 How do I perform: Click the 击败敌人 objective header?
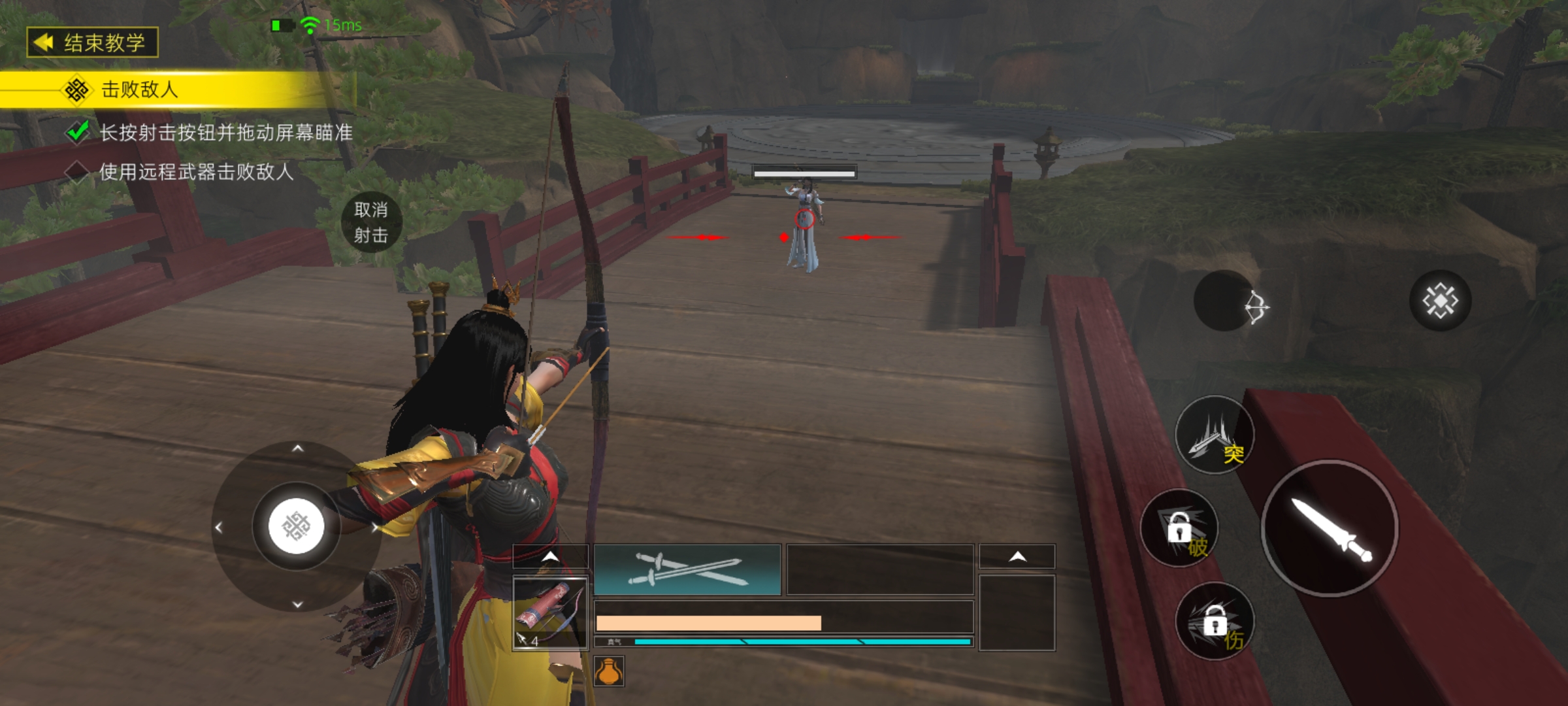pyautogui.click(x=139, y=90)
